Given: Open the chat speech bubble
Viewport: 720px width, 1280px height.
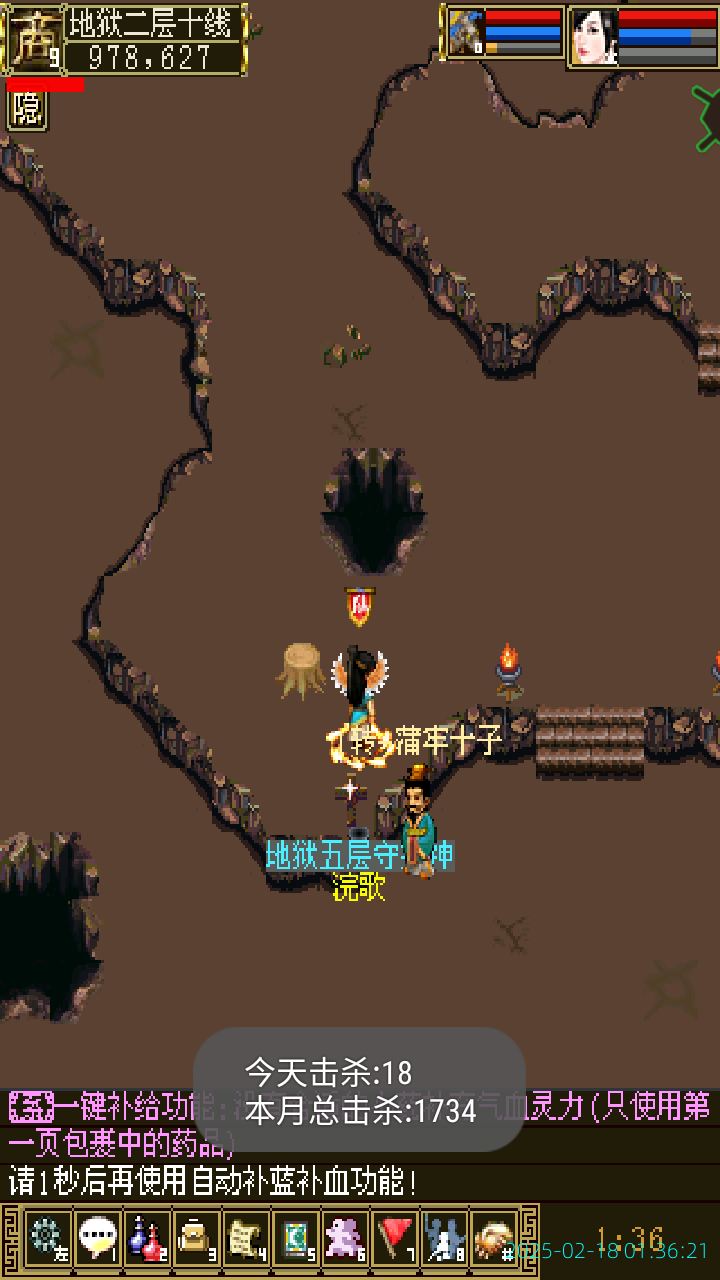Looking at the screenshot, I should [97, 1238].
